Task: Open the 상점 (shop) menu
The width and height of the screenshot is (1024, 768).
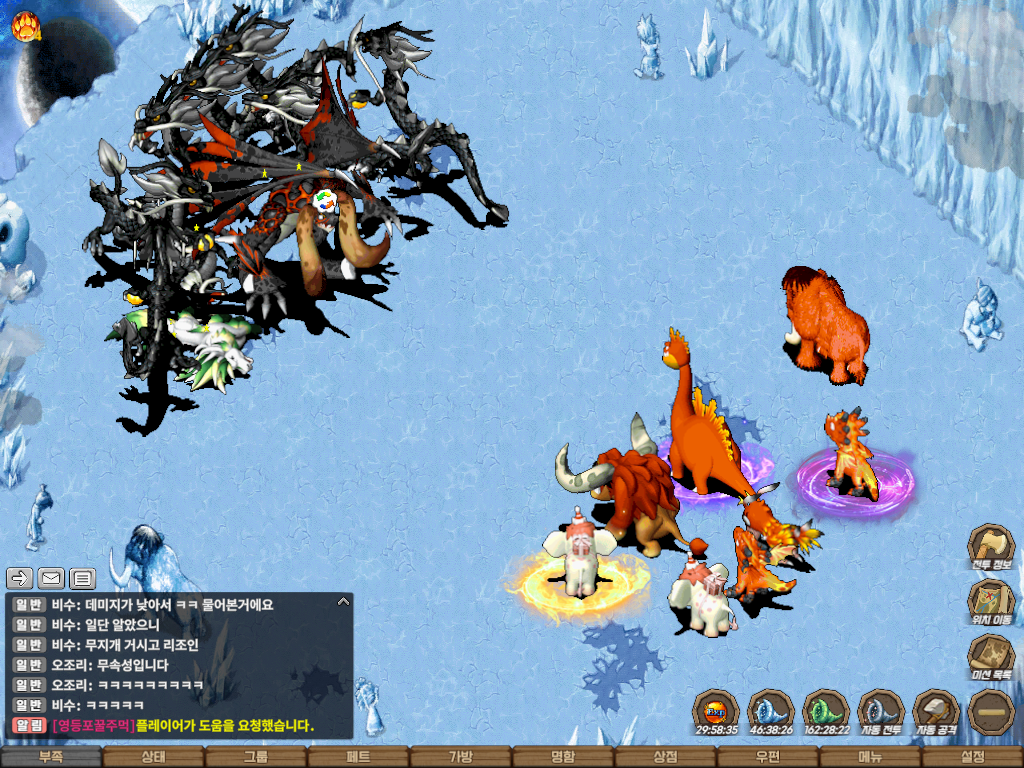Action: point(665,757)
